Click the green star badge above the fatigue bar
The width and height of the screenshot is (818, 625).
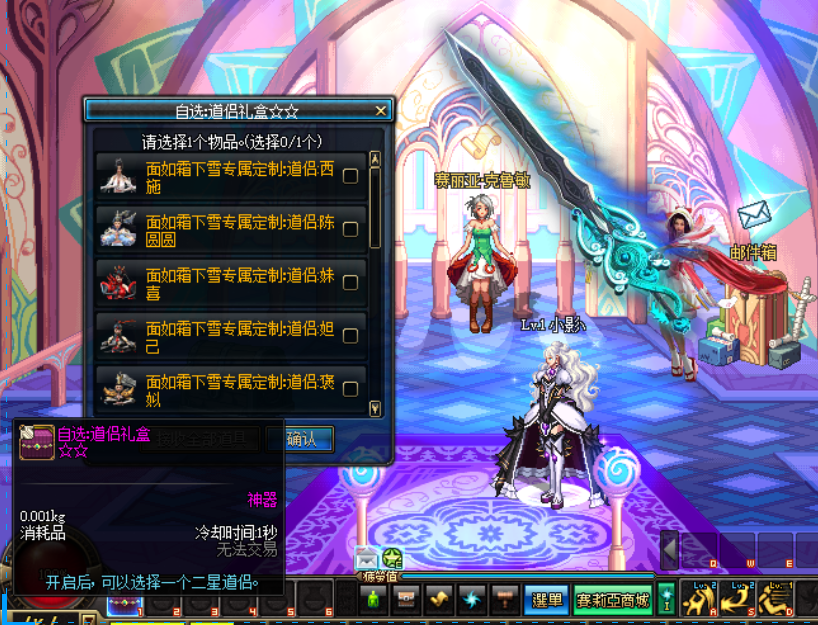coord(392,560)
